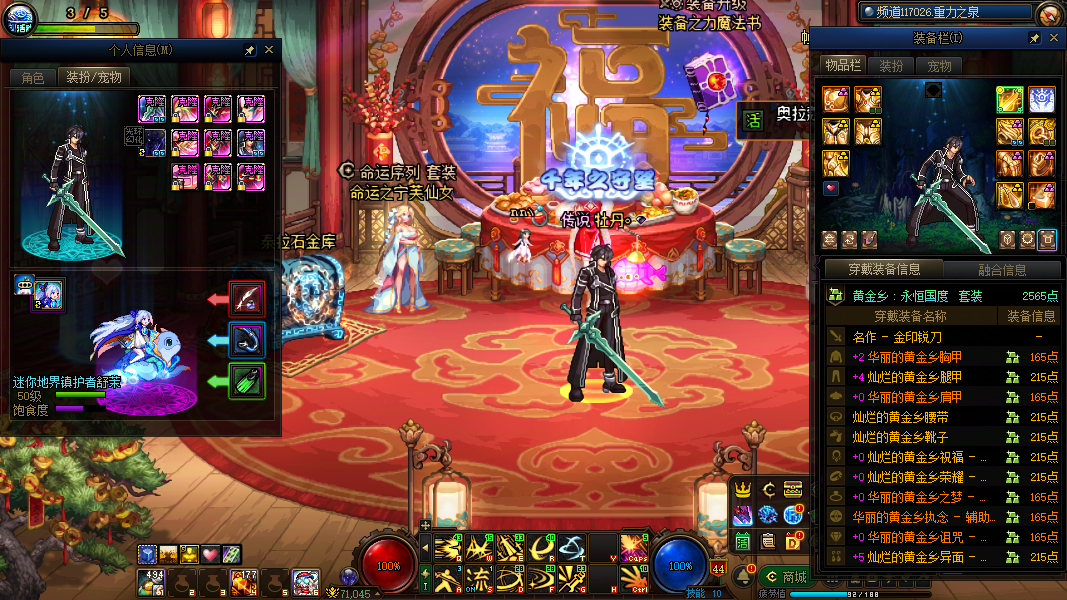
Task: Click the pet feather item slot with red arrow
Action: [x=247, y=298]
